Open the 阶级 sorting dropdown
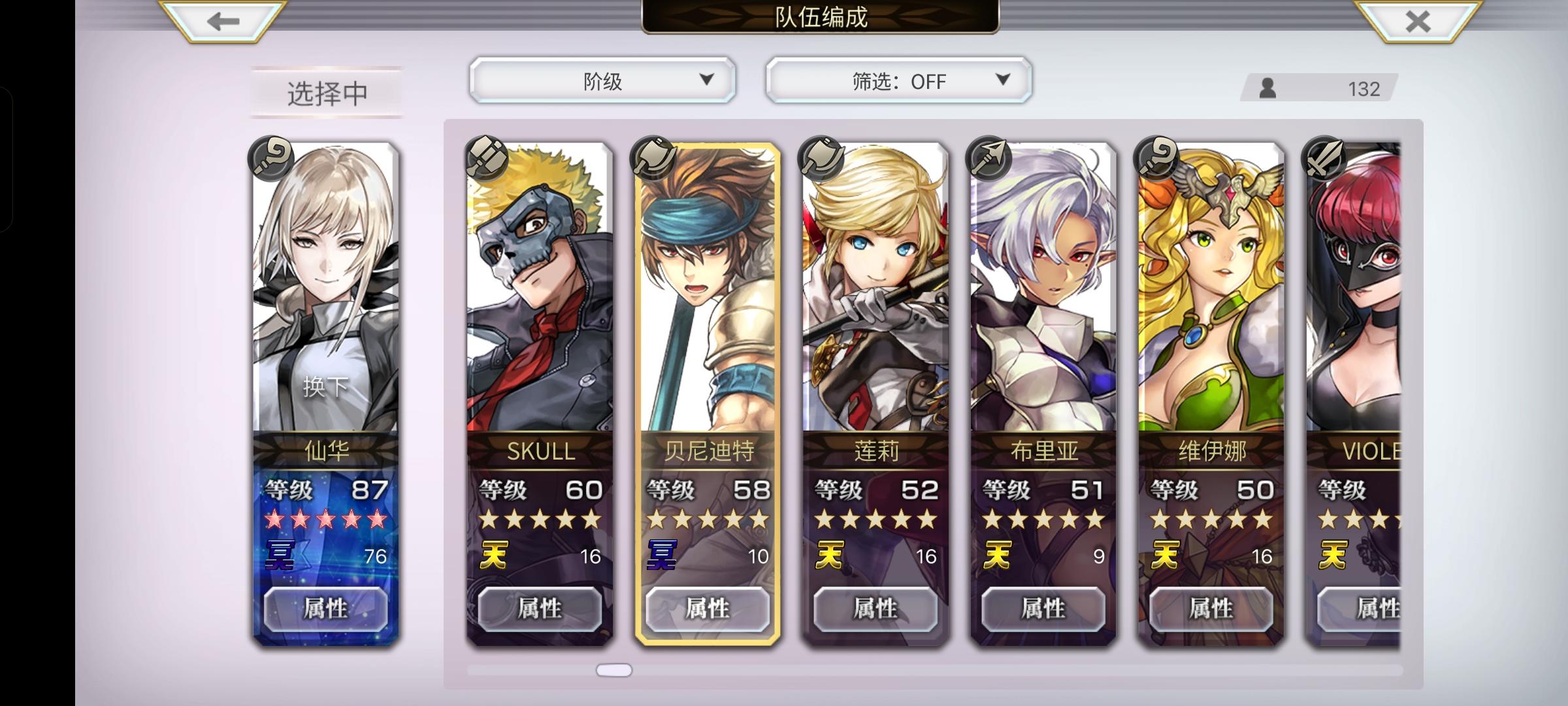Image resolution: width=1568 pixels, height=706 pixels. pyautogui.click(x=601, y=80)
